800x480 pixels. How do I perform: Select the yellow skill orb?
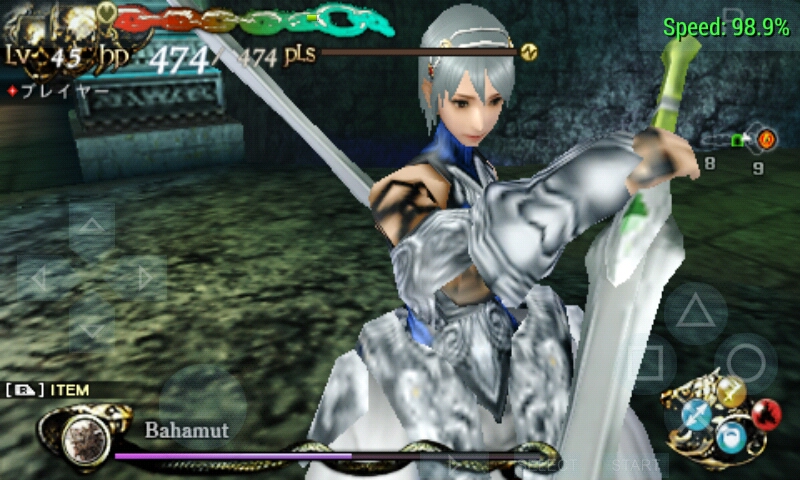pyautogui.click(x=732, y=393)
